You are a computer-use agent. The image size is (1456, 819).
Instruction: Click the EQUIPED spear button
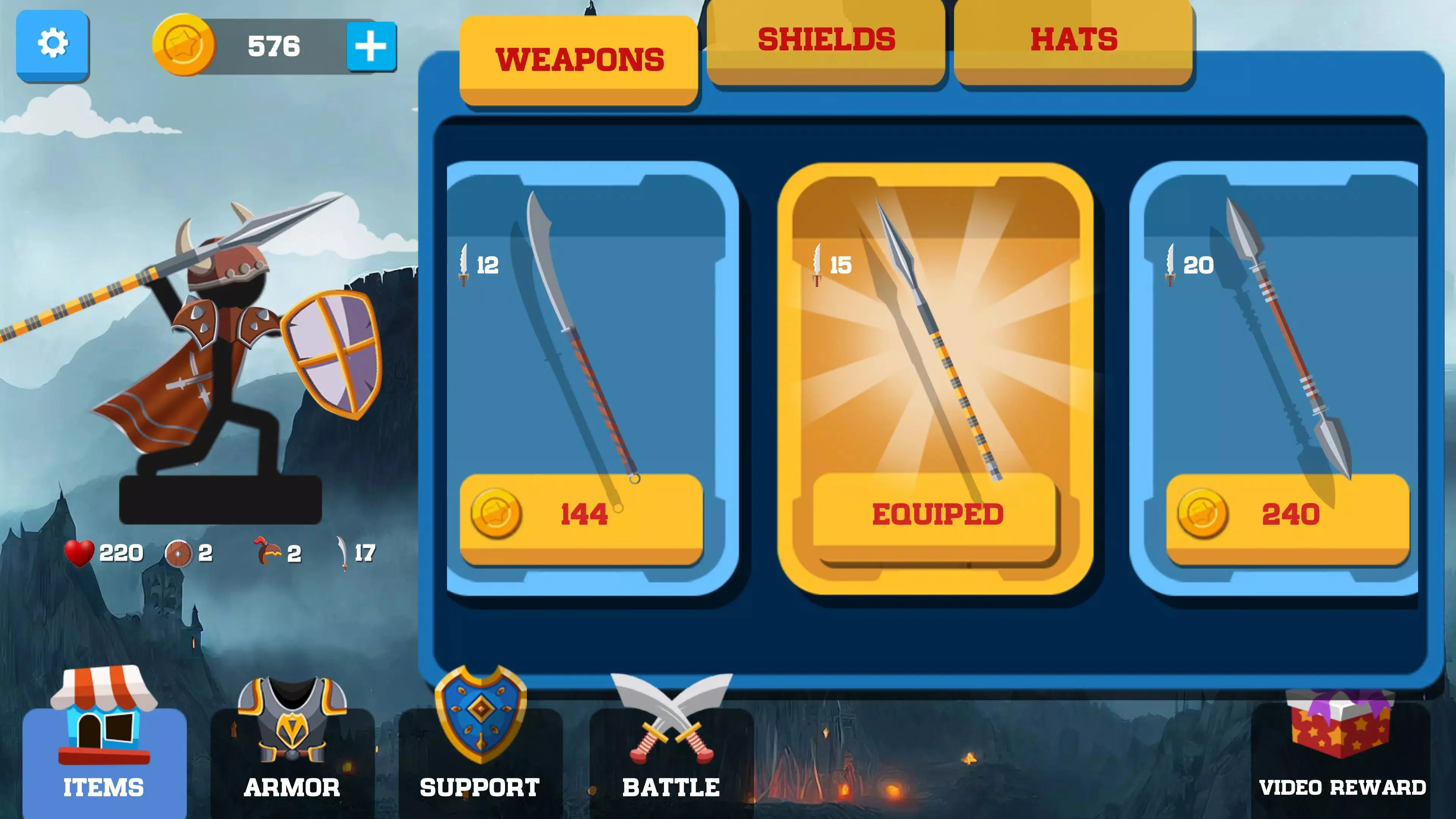(938, 513)
